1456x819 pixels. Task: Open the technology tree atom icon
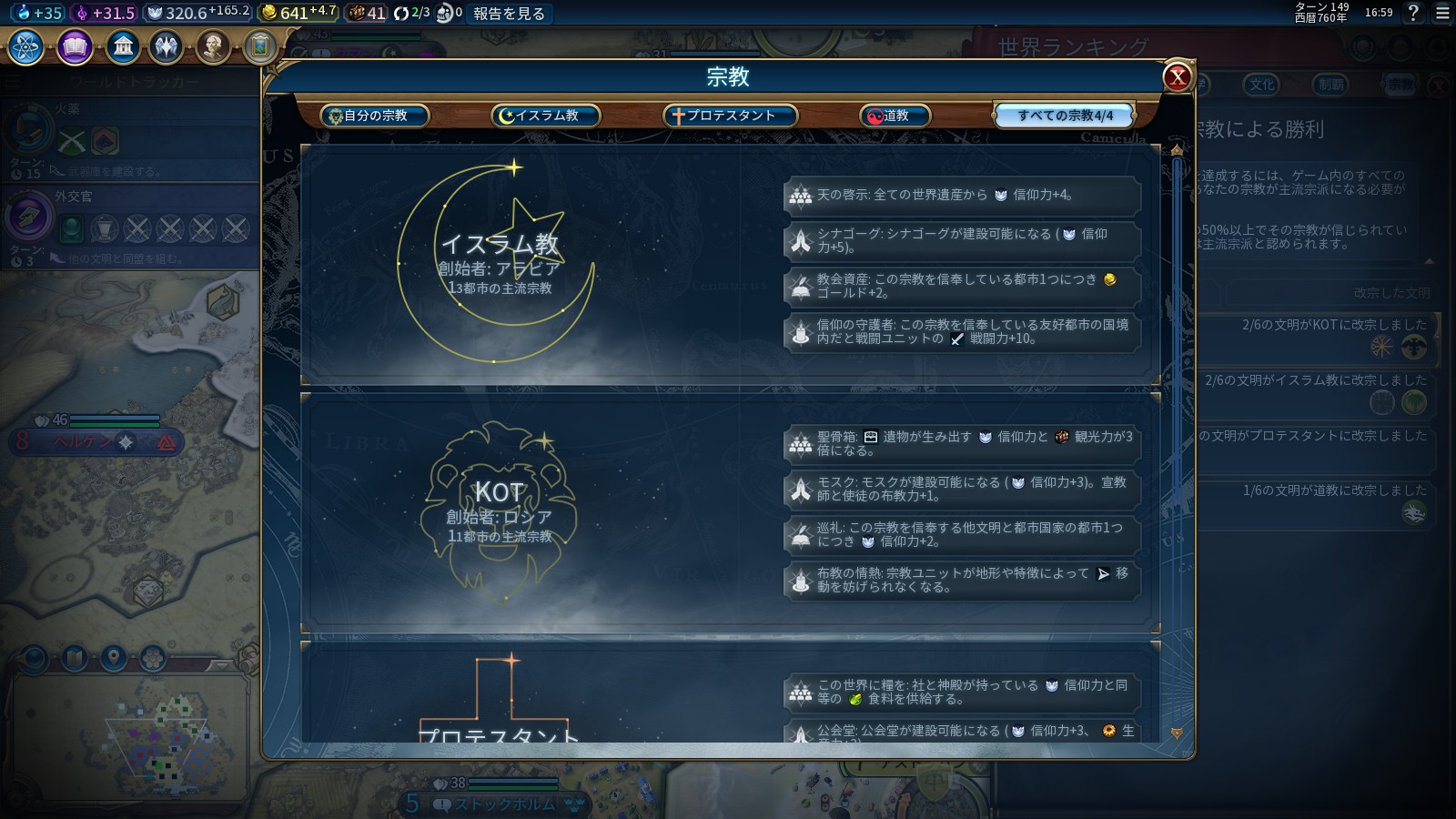pyautogui.click(x=25, y=45)
